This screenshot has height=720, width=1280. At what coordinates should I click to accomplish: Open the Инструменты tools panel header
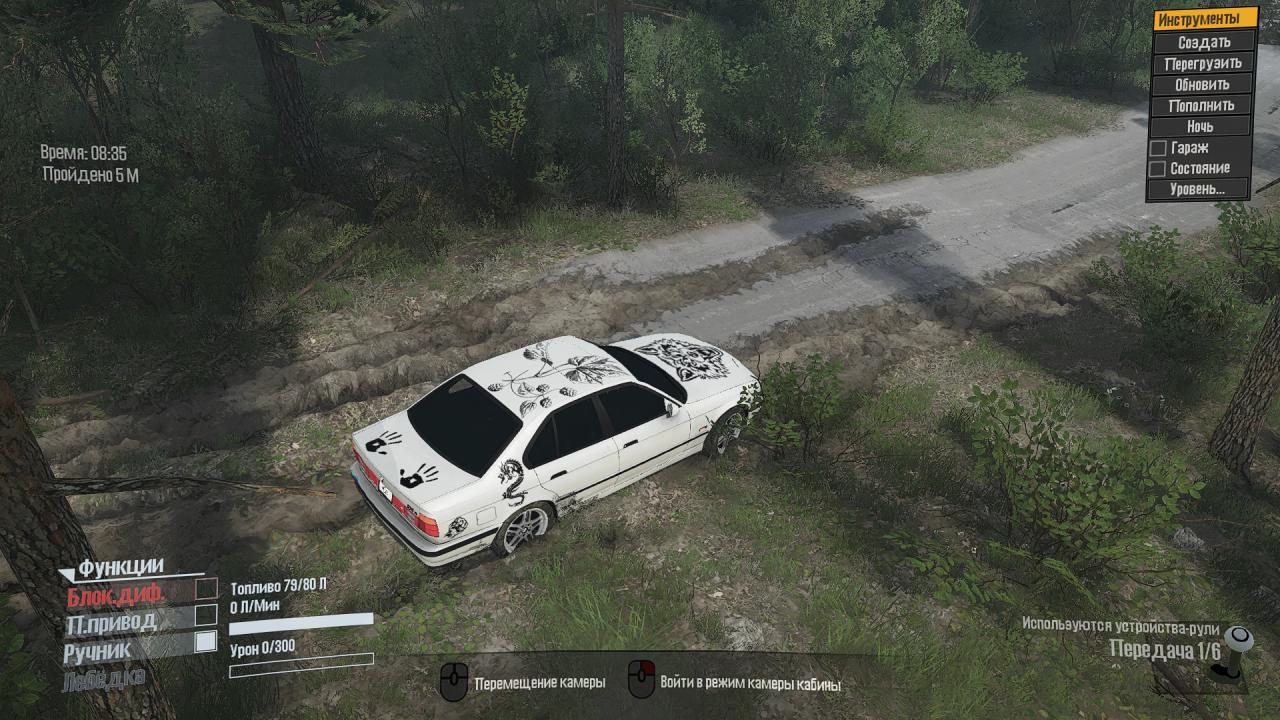click(1204, 19)
